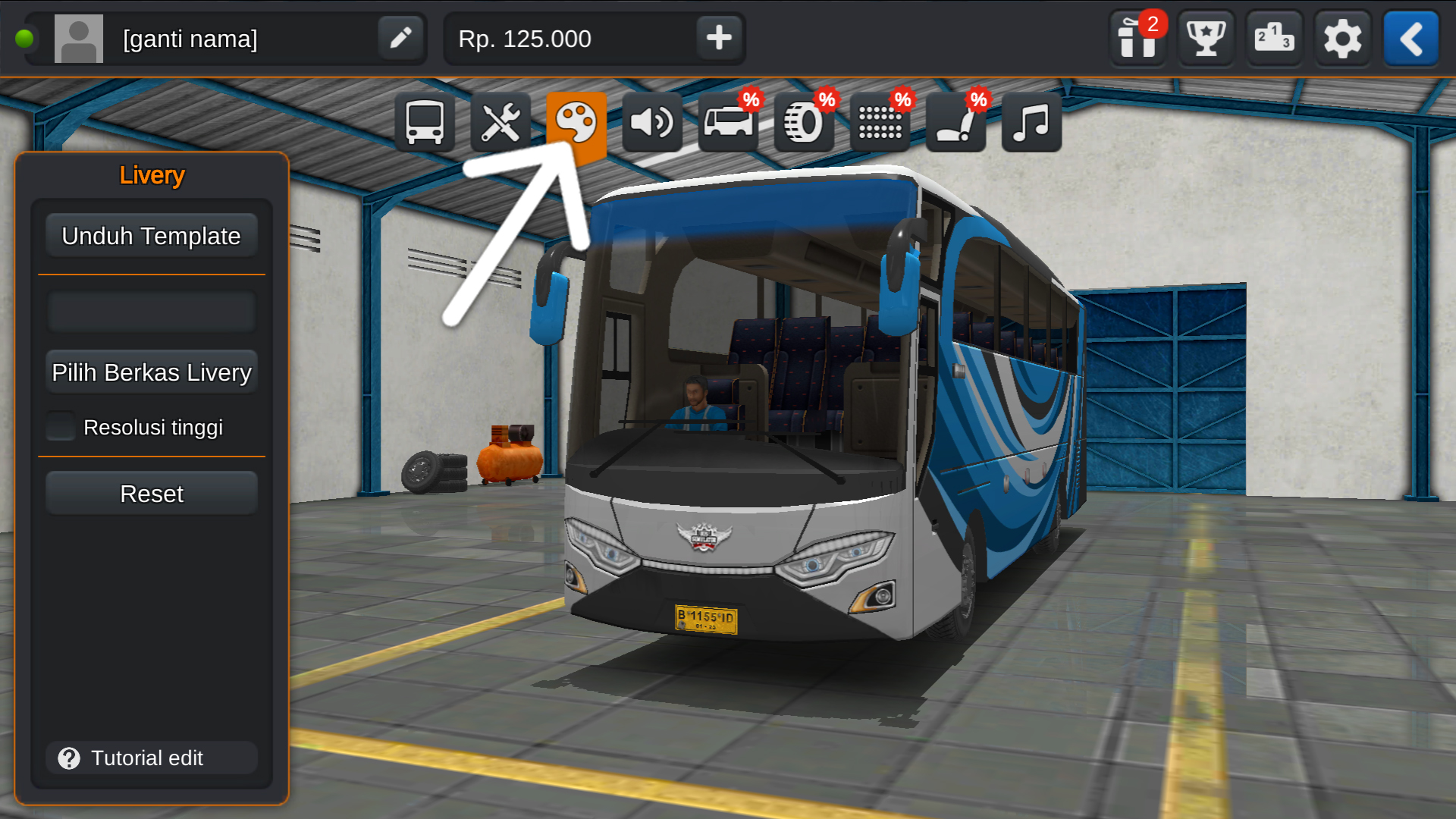
Task: Open the music note audio menu
Action: [x=1030, y=122]
